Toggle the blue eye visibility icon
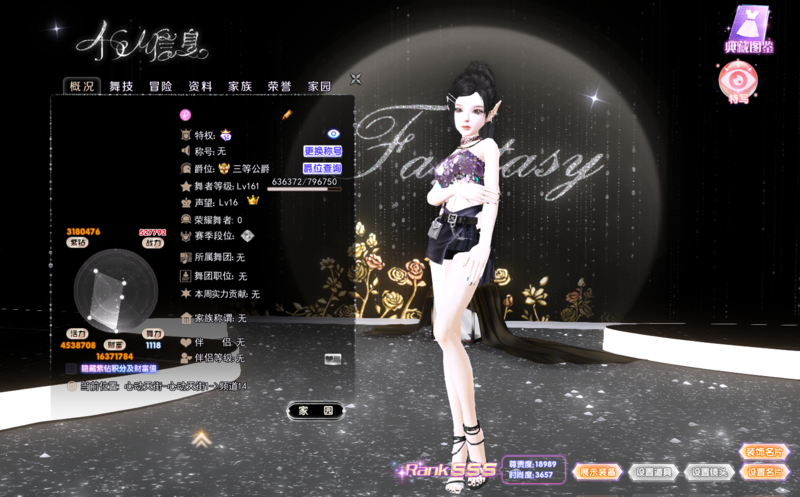This screenshot has height=497, width=800. [x=334, y=133]
